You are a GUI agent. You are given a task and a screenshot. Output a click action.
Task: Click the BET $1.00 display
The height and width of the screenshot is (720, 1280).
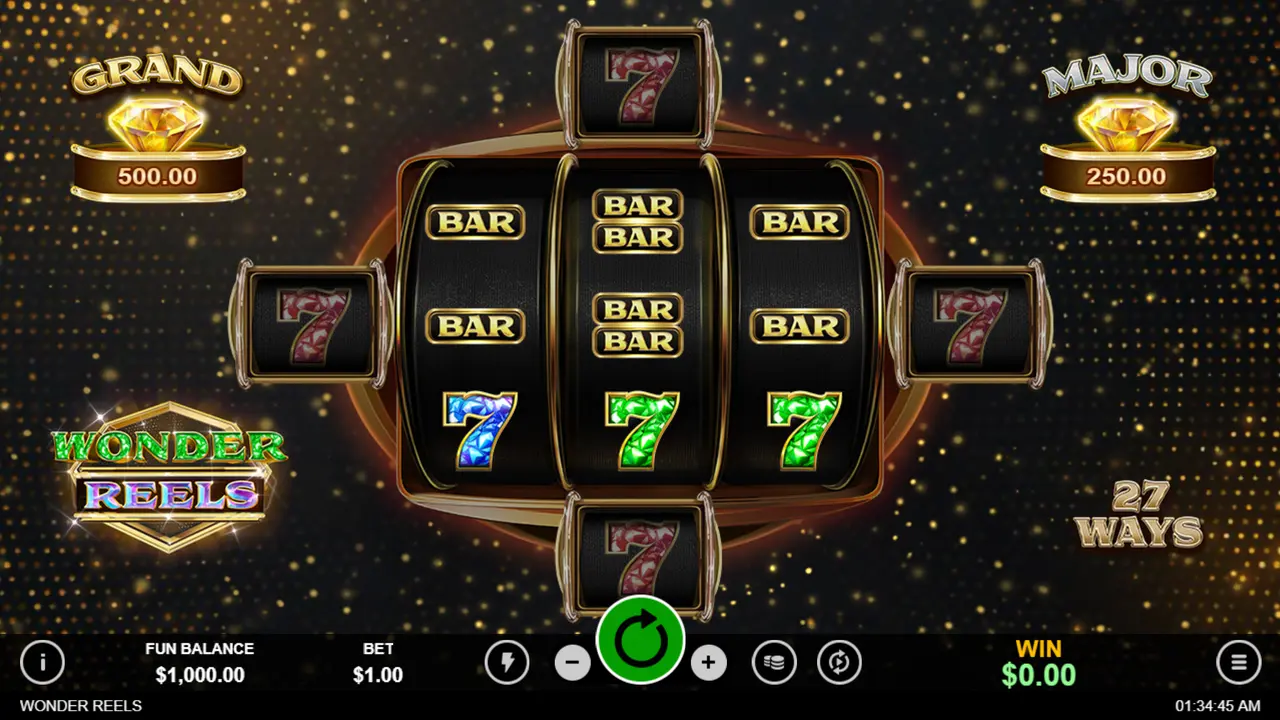tap(378, 662)
